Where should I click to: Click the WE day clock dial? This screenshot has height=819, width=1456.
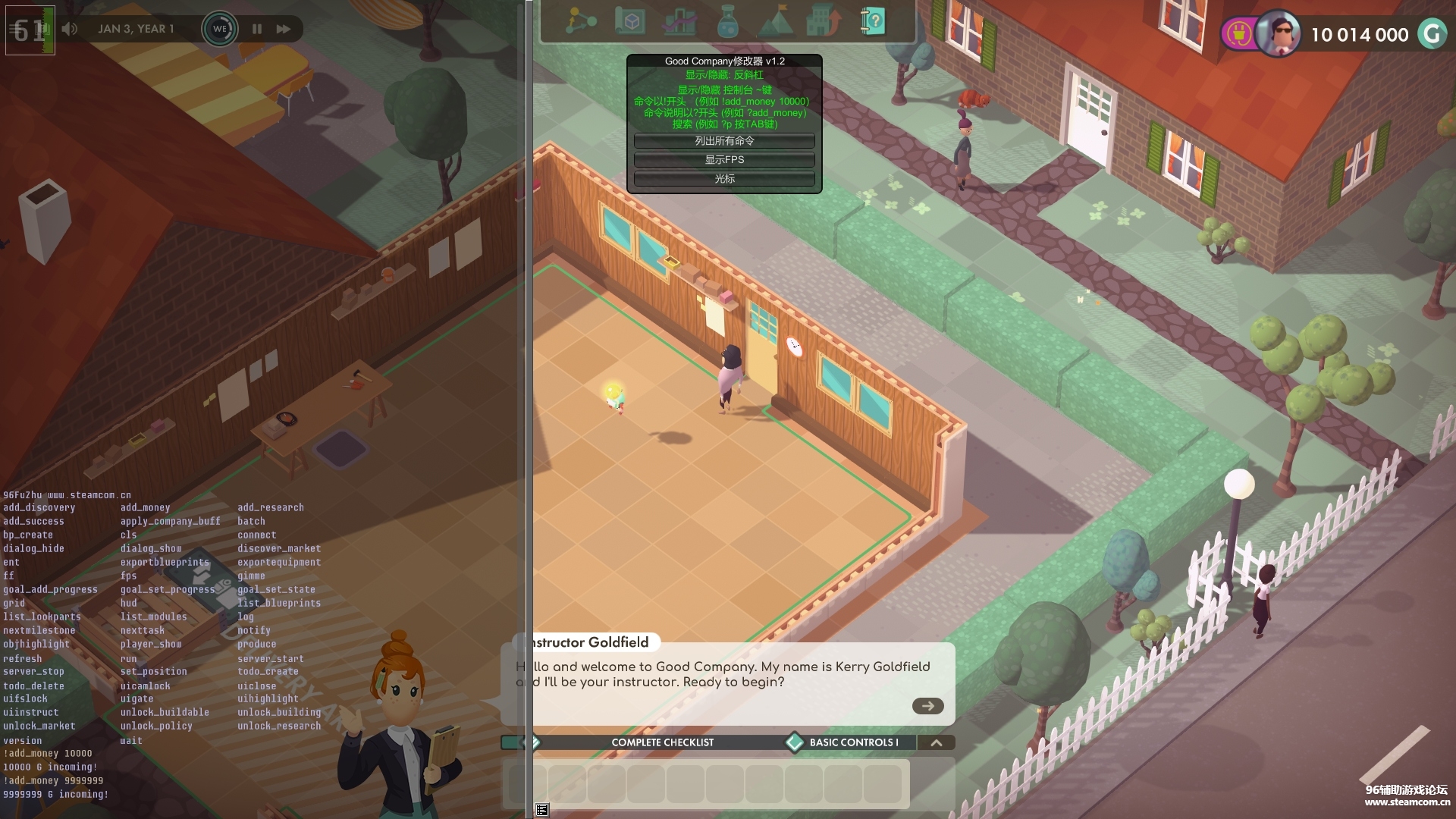pos(219,29)
